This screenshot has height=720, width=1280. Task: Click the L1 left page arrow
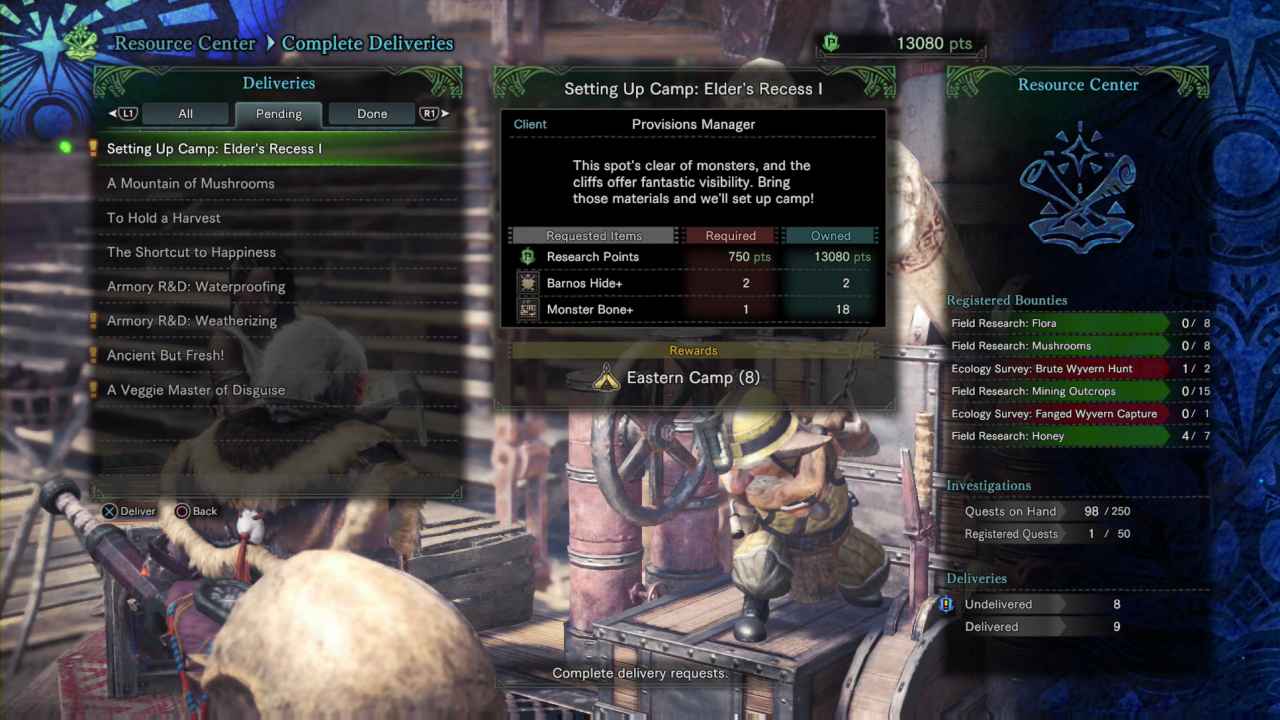(x=123, y=113)
